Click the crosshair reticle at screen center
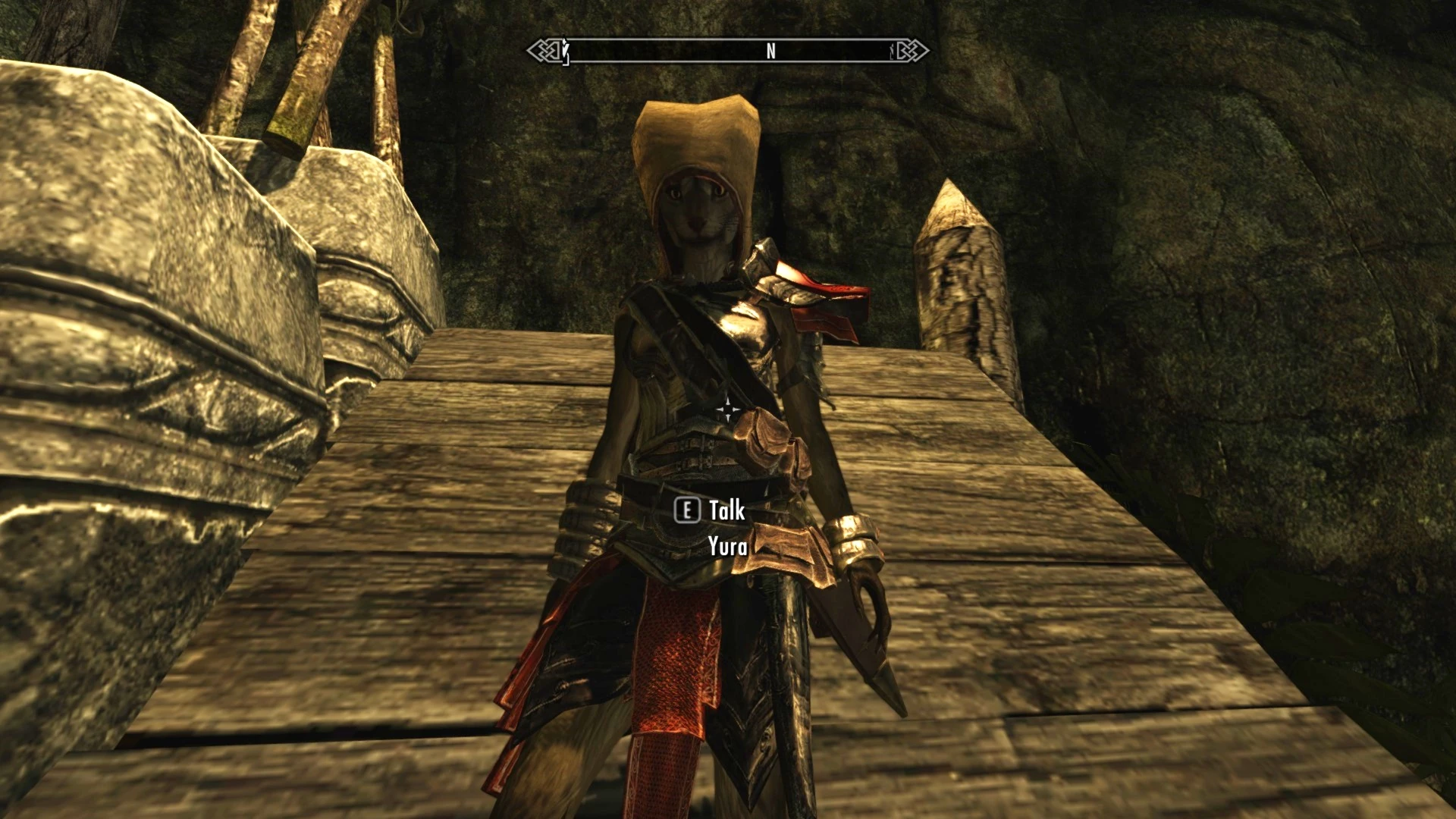The width and height of the screenshot is (1456, 819). (x=728, y=409)
